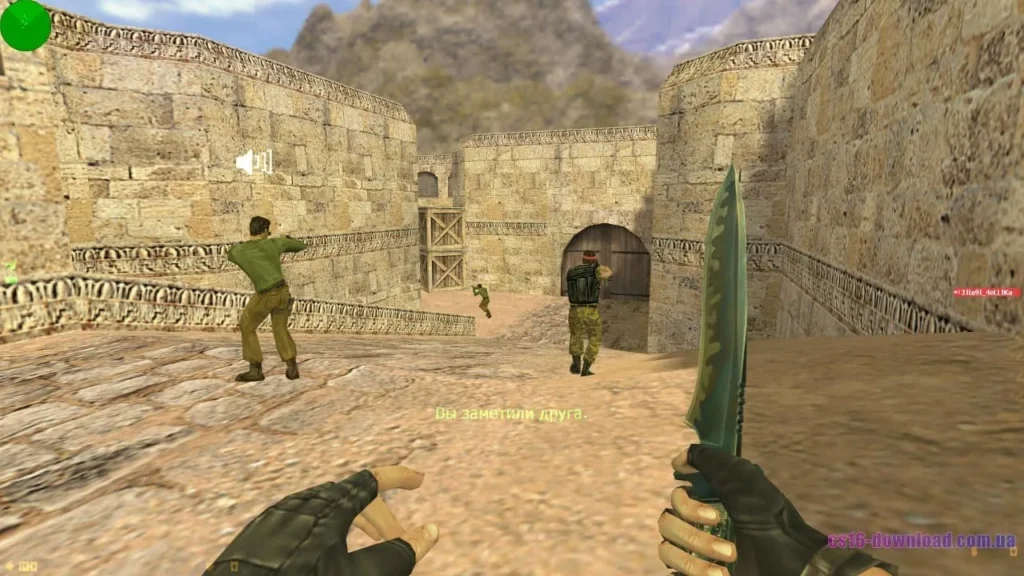1024x576 pixels.
Task: Click the white voice speaker icon
Action: [x=254, y=161]
